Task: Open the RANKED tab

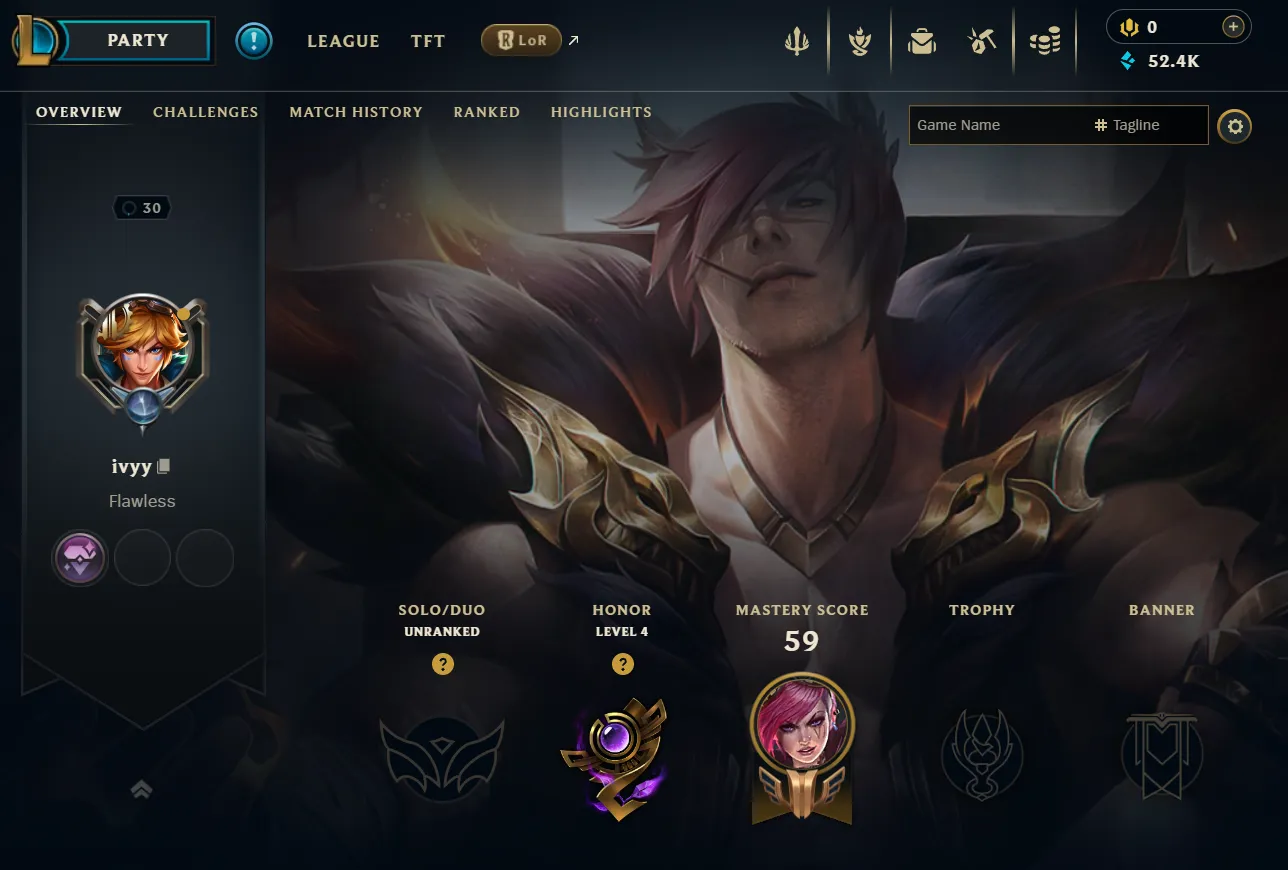Action: coord(487,112)
